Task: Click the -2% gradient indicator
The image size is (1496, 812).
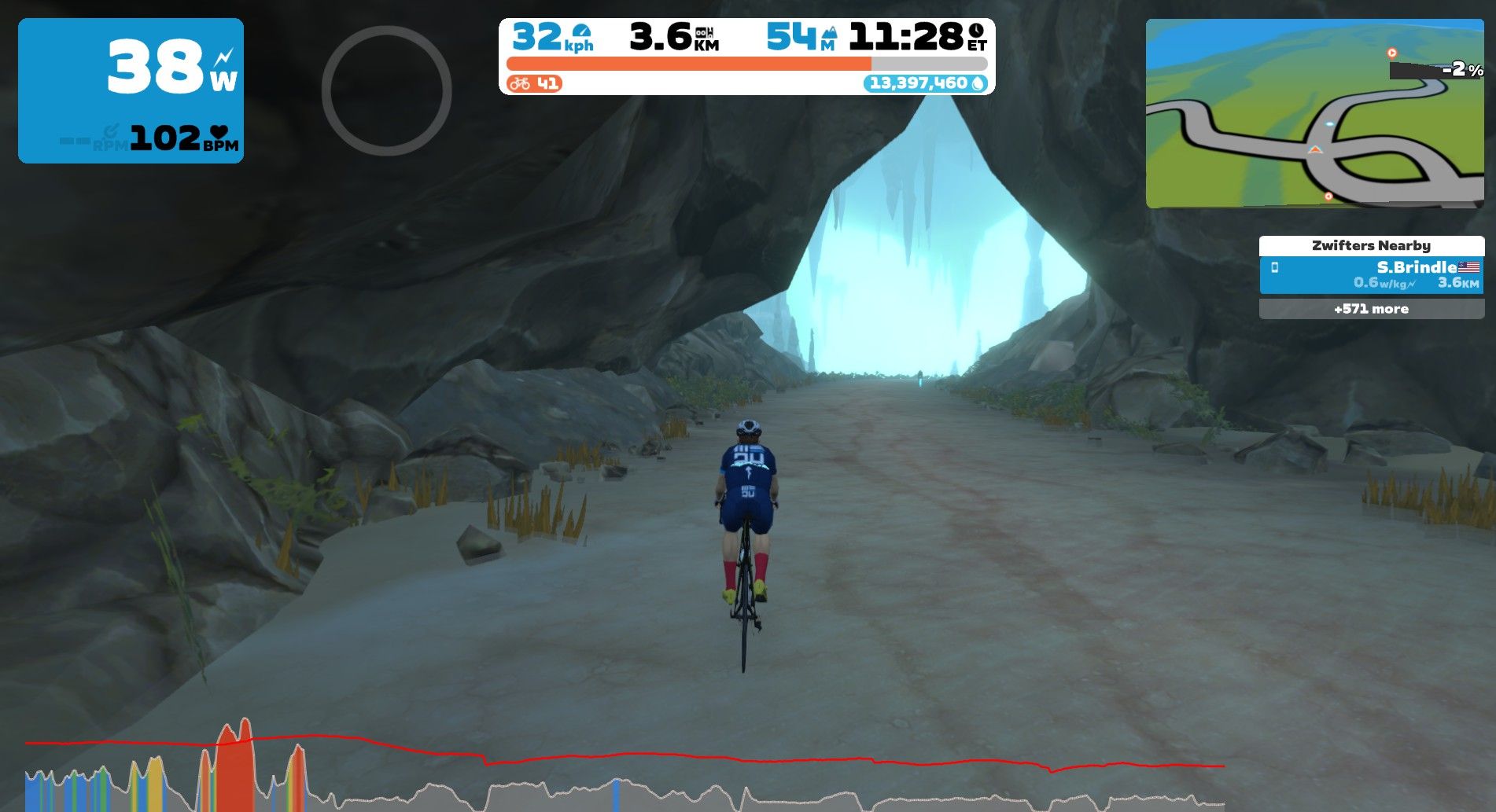Action: (x=1461, y=72)
